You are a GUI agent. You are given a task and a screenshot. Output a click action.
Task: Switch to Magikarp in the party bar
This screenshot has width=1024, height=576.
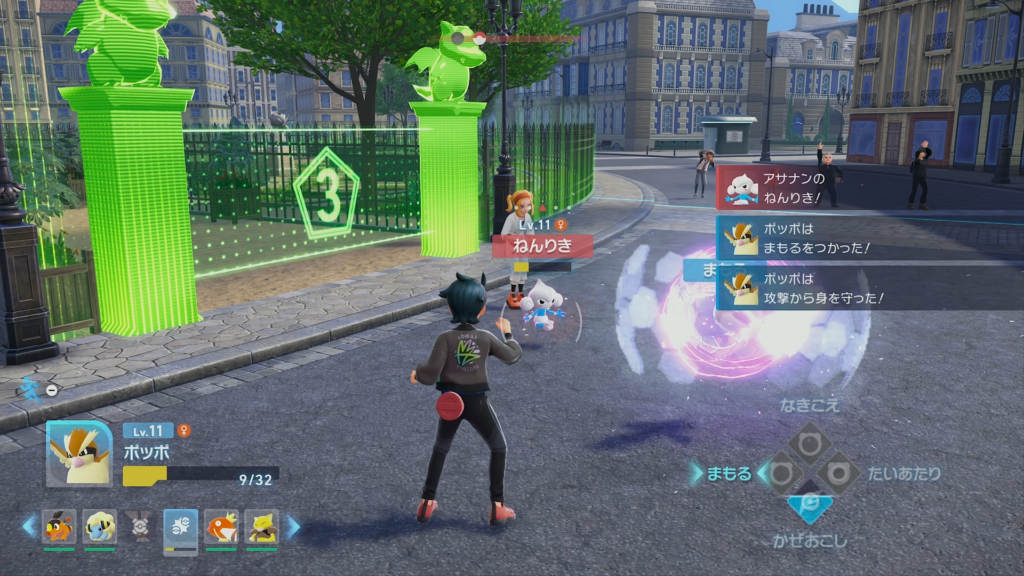[x=221, y=527]
